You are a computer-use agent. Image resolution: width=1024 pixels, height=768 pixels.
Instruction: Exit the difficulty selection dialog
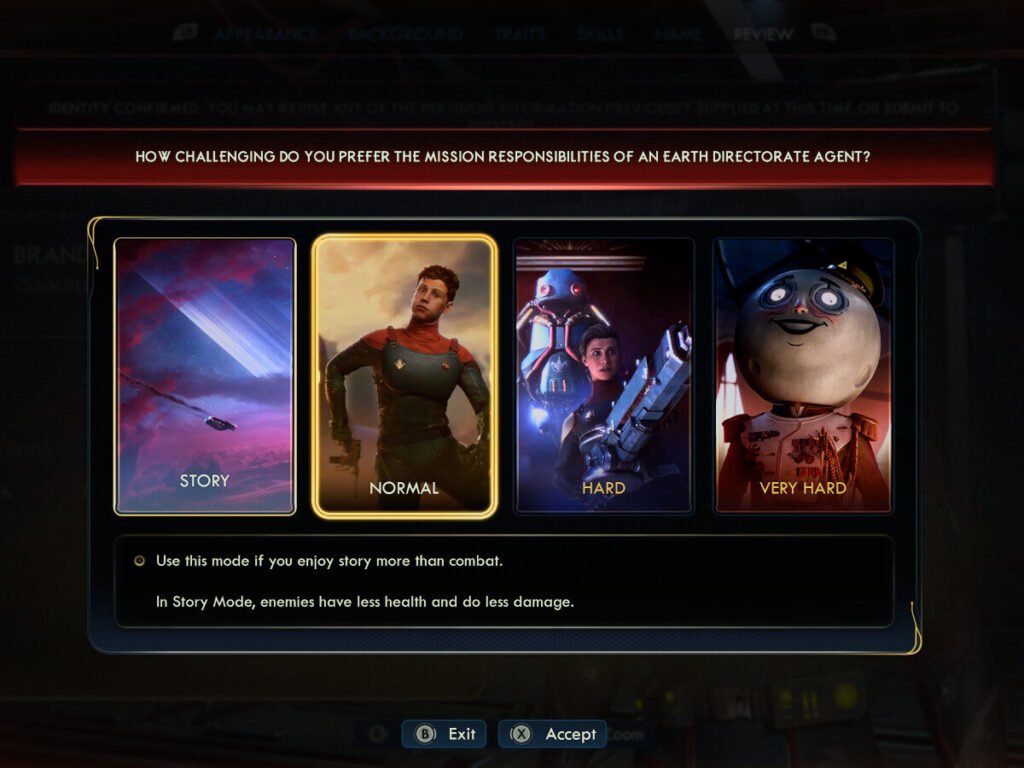click(x=445, y=734)
